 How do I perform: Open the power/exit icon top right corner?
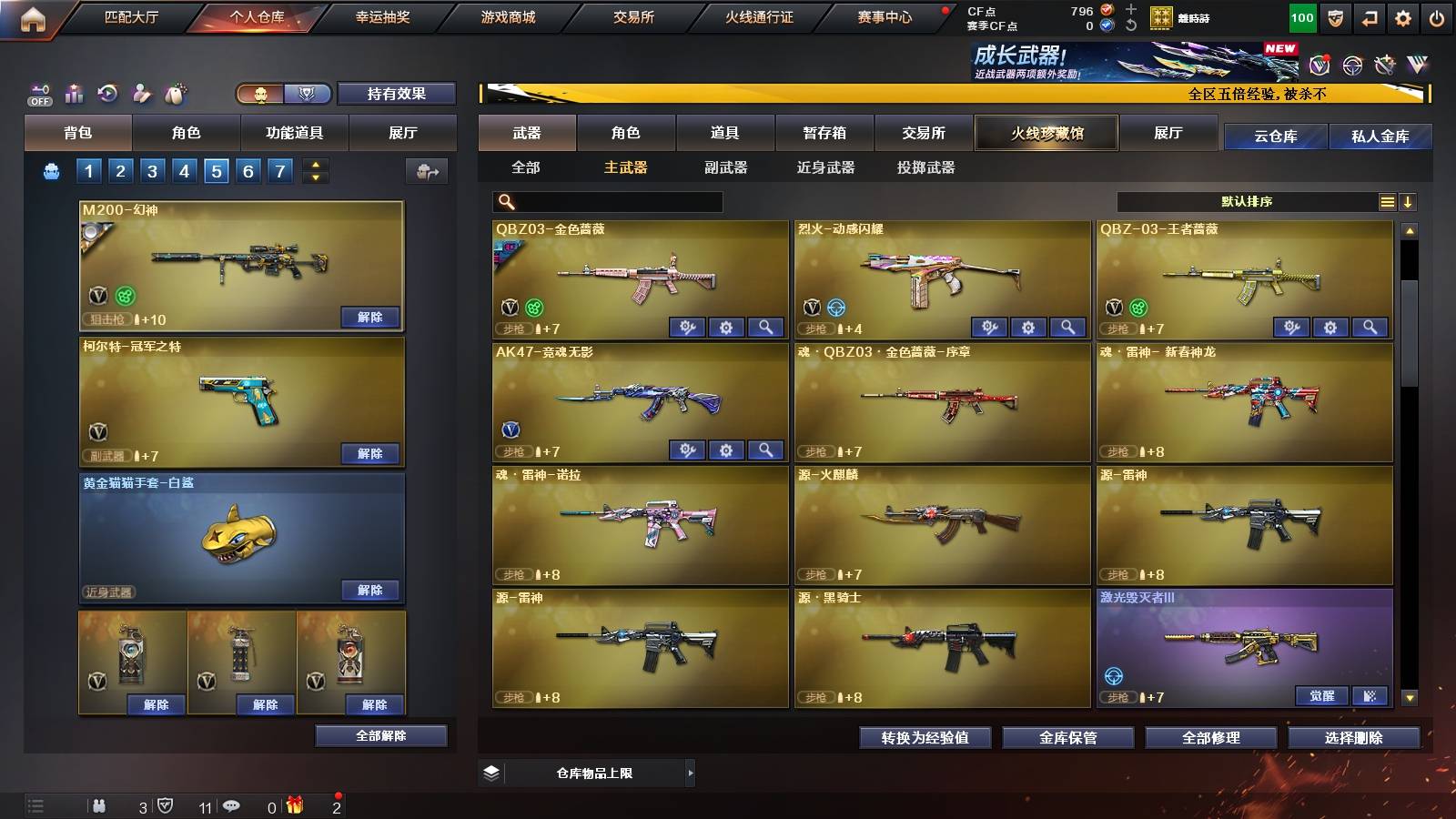1436,16
